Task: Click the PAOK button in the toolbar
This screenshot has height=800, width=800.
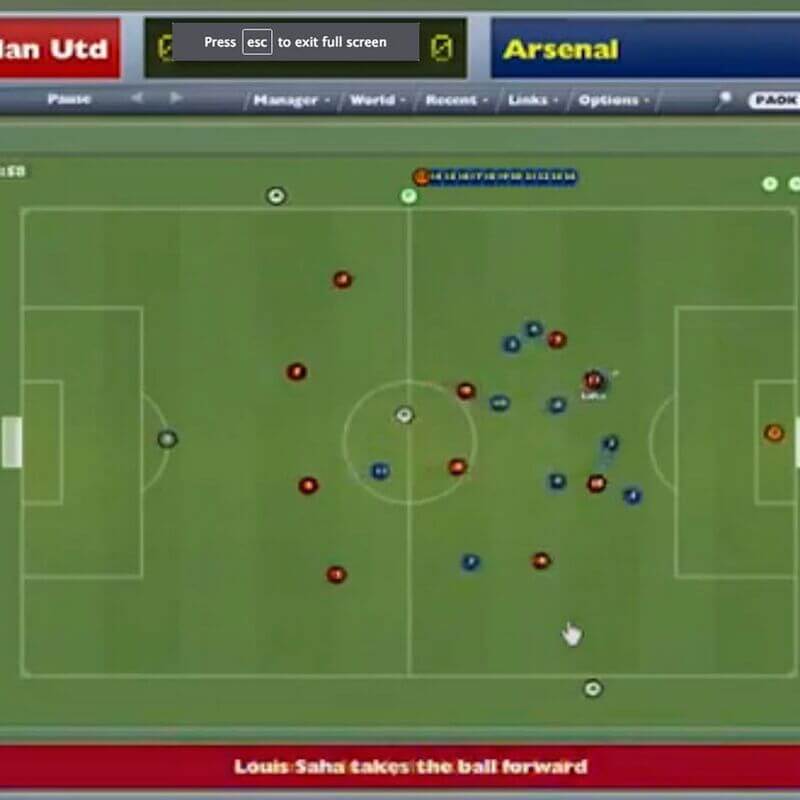Action: (x=775, y=100)
